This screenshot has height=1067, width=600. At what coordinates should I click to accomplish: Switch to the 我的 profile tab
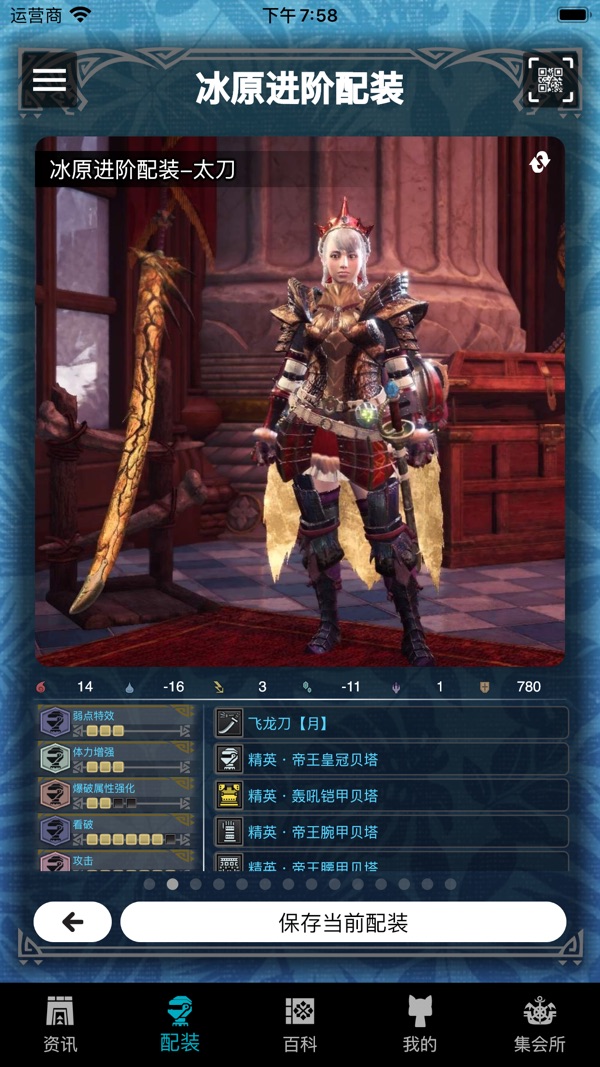[x=420, y=1025]
